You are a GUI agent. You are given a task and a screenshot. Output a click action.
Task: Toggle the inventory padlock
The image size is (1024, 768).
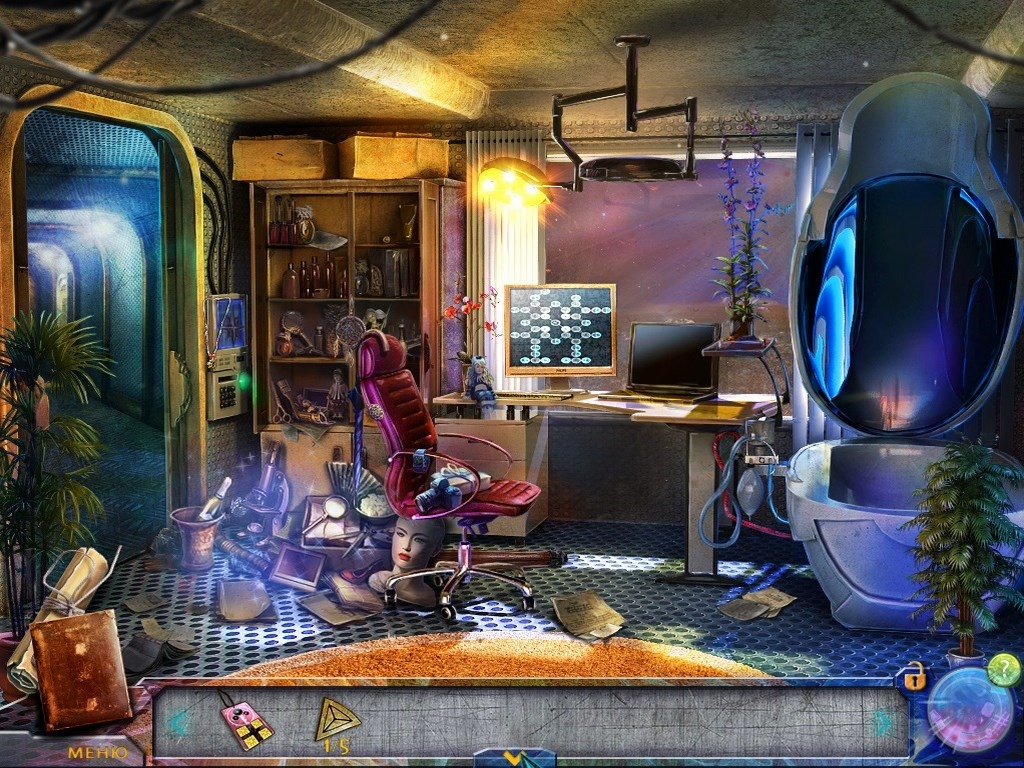point(914,677)
